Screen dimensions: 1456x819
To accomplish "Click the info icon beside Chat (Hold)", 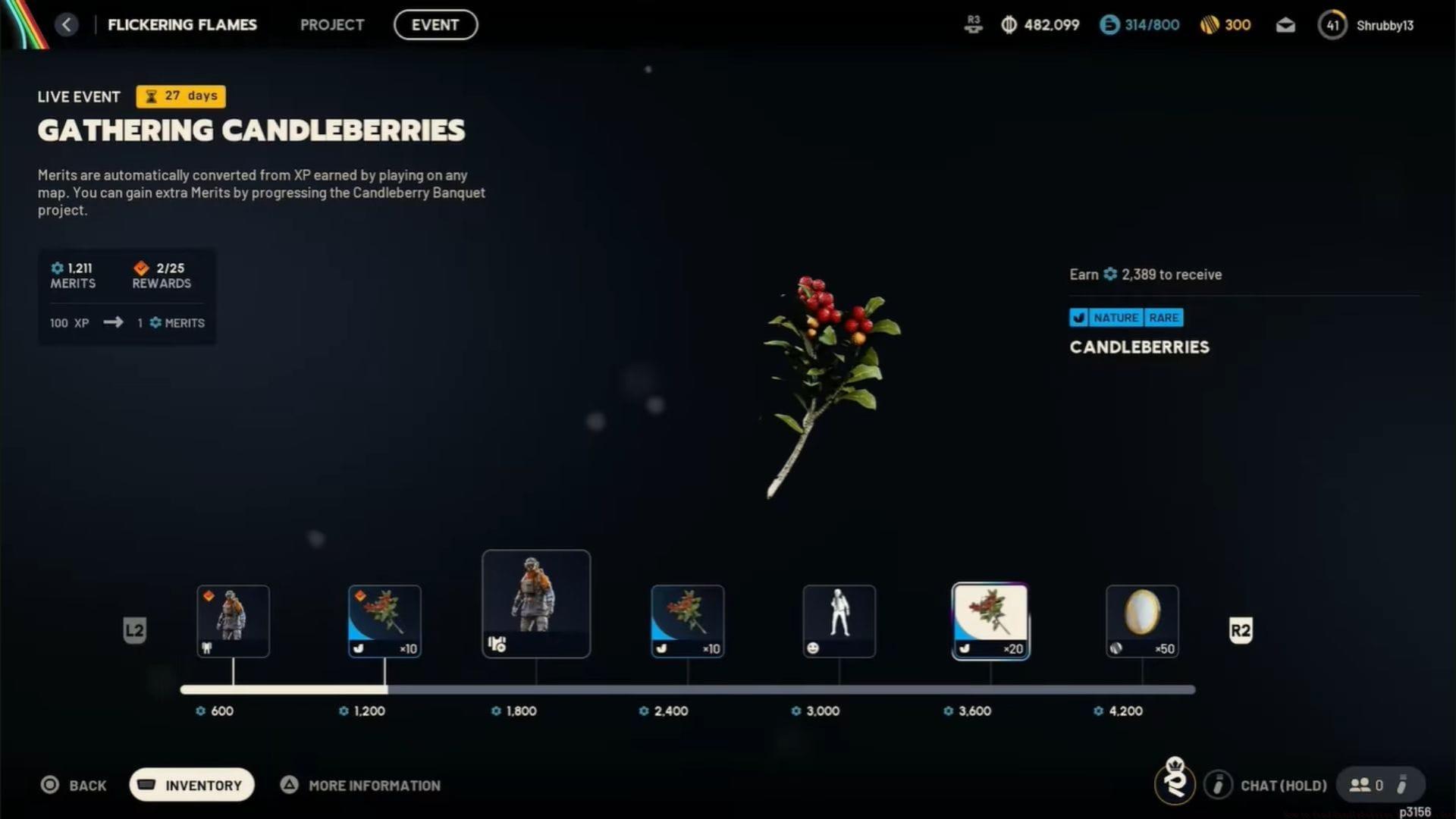I will coord(1219,785).
